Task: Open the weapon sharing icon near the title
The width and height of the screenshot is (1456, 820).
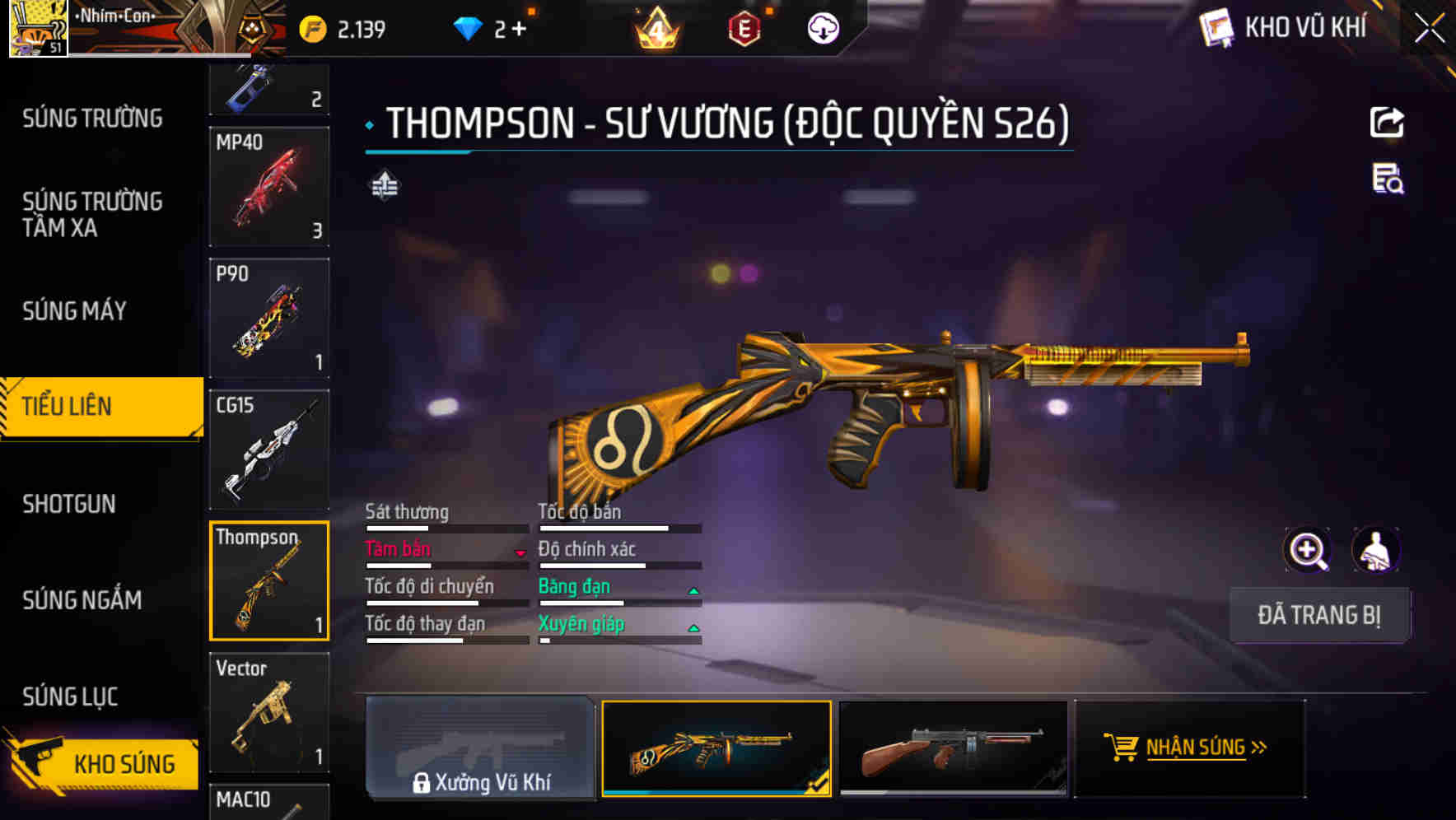Action: tap(1388, 122)
